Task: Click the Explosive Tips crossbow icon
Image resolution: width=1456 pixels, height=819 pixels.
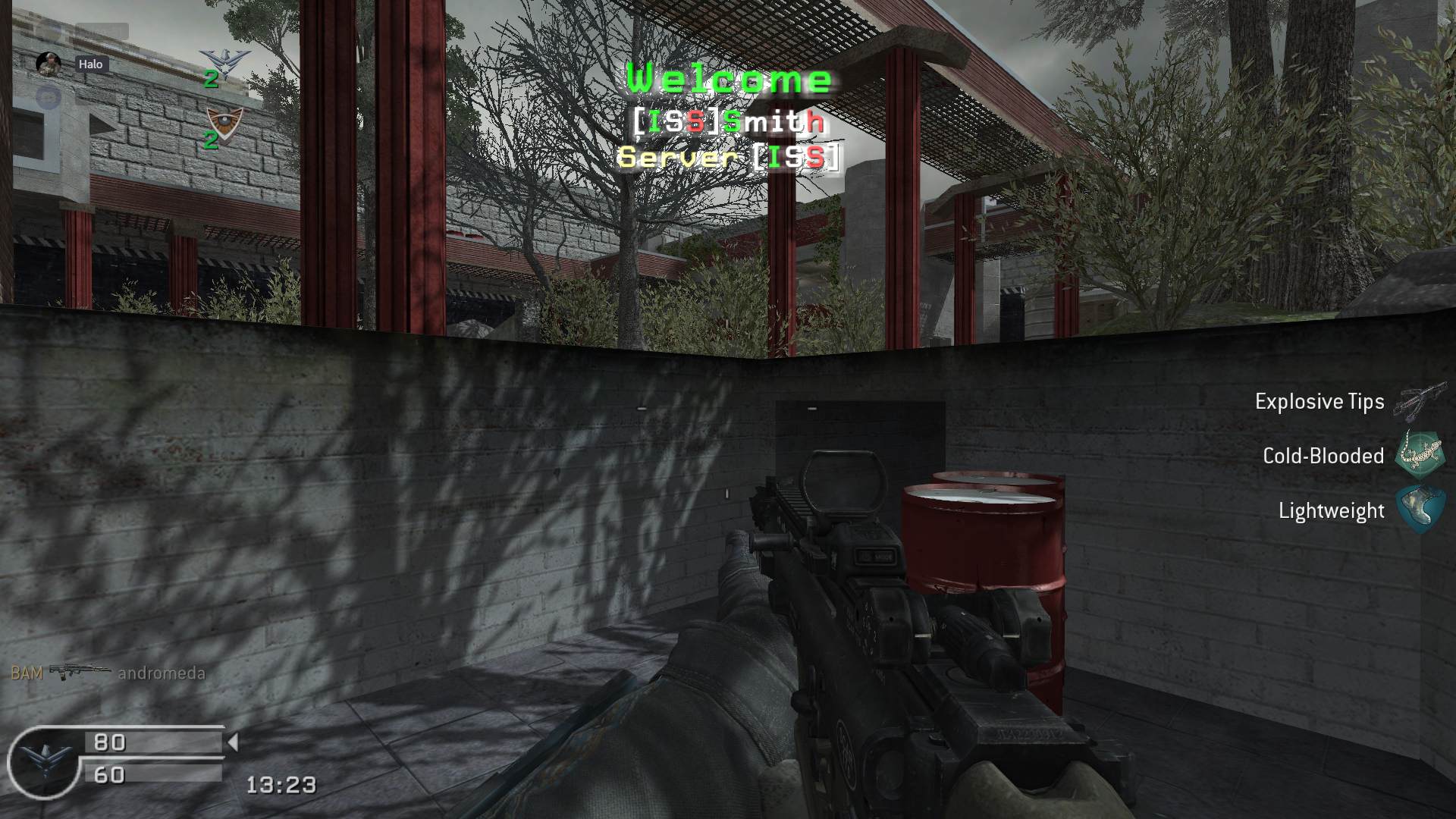Action: pyautogui.click(x=1420, y=400)
